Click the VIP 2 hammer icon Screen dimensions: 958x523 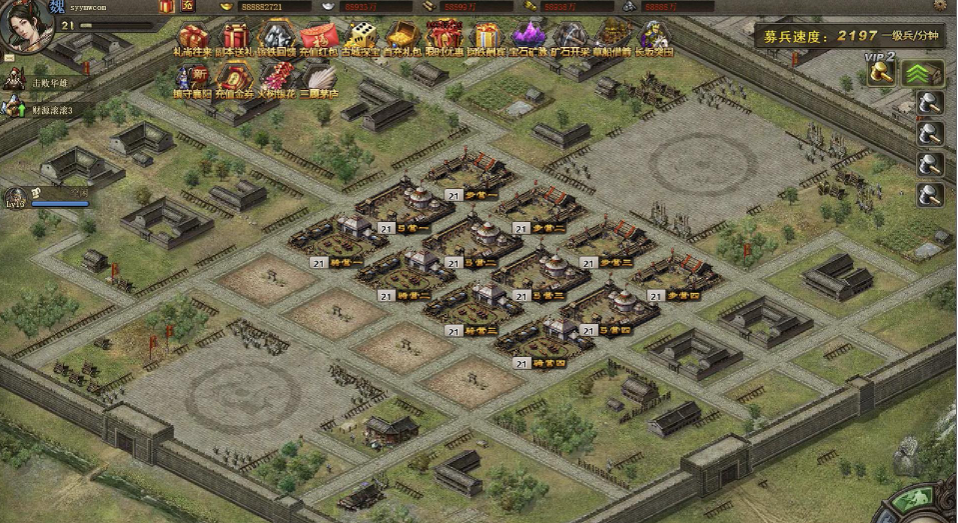tap(881, 70)
